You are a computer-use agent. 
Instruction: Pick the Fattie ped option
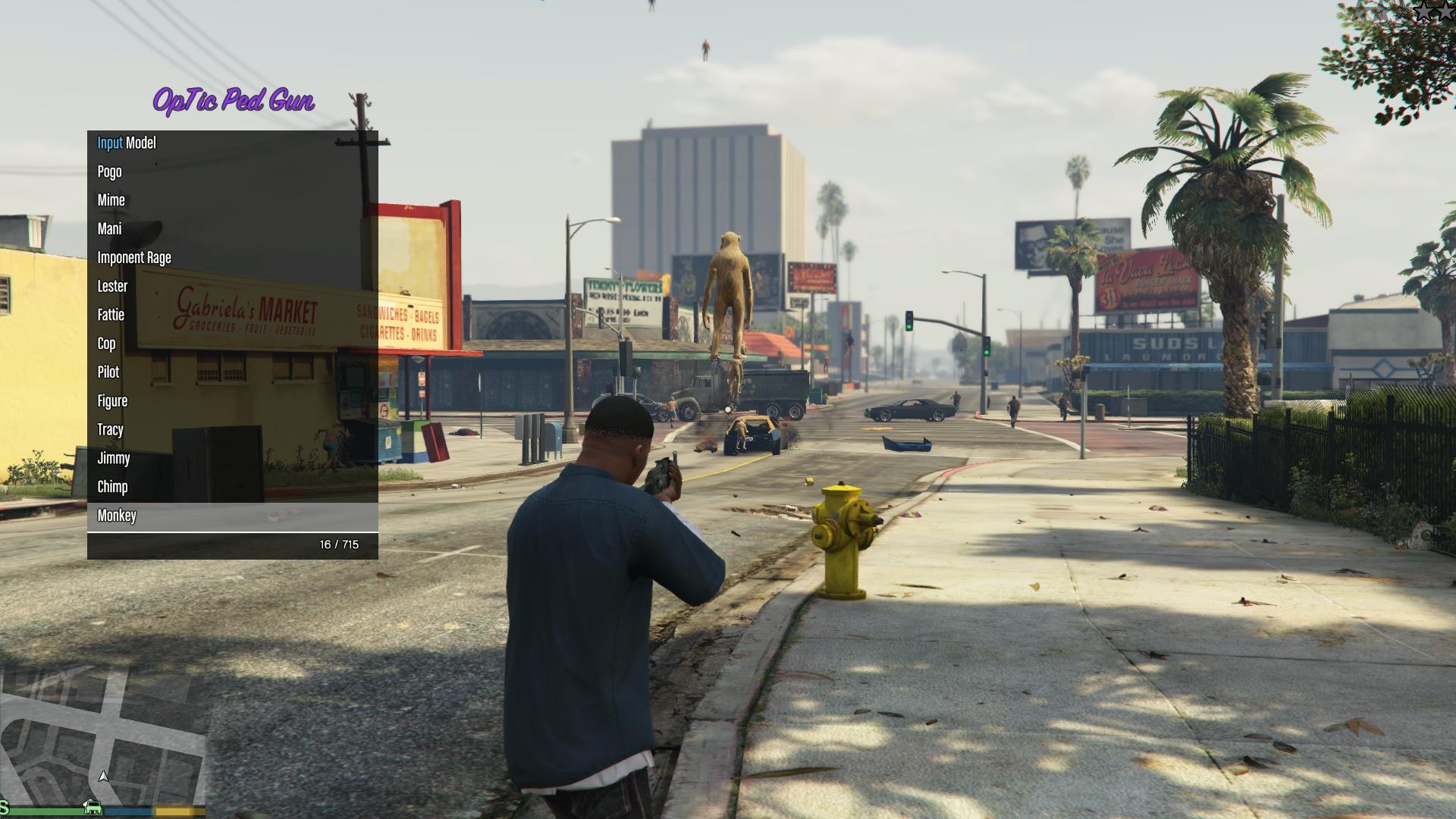point(111,315)
